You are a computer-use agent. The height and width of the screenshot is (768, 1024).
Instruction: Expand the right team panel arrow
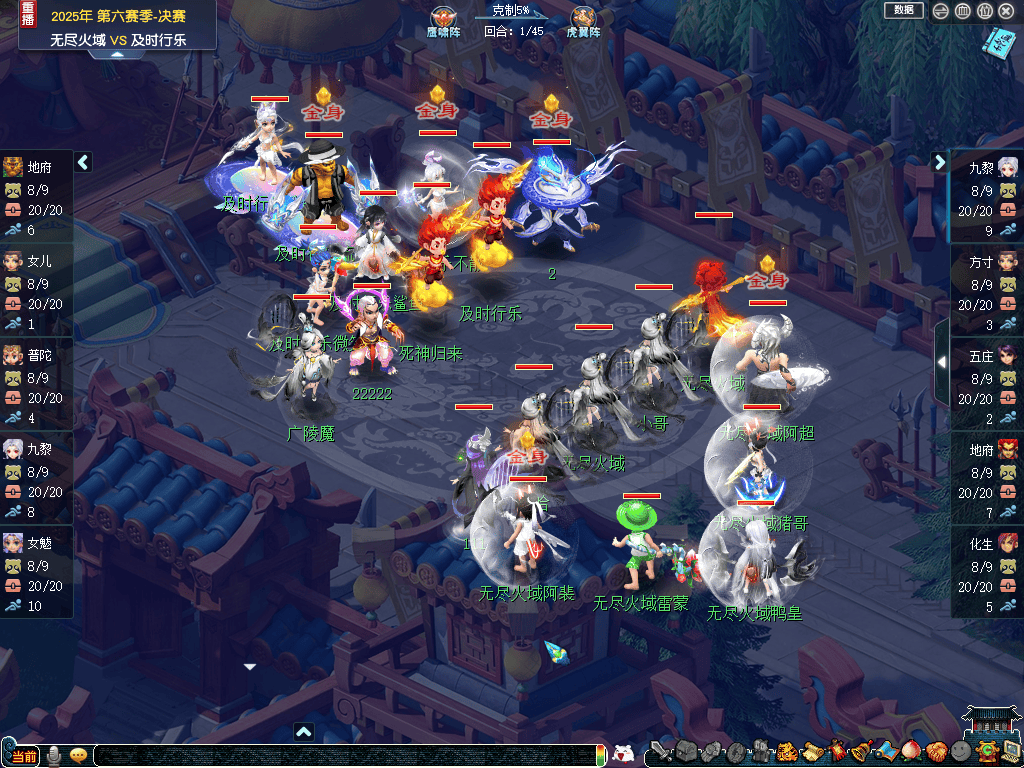[940, 162]
